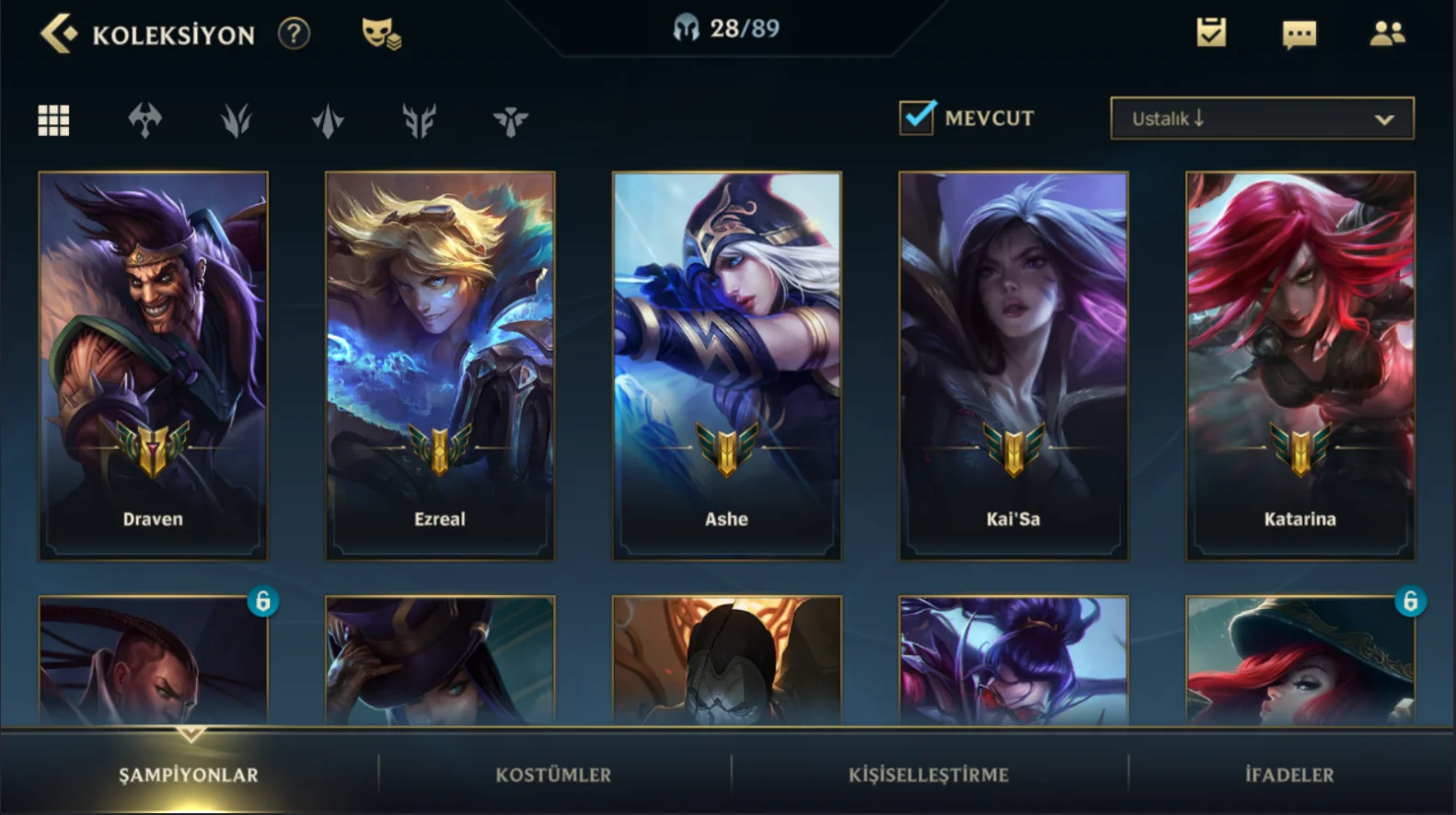Open the Kişiselleştirme tab

point(929,775)
